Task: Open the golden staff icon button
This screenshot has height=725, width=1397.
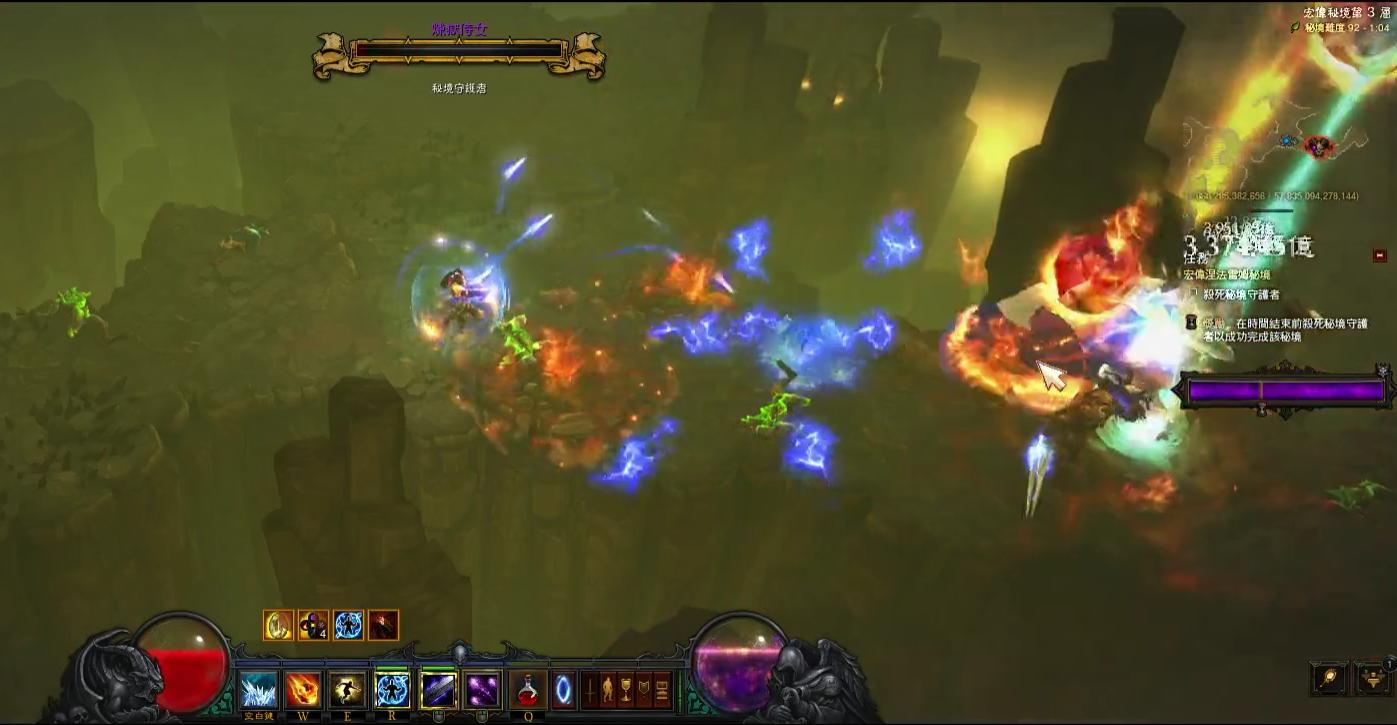Action: tap(1330, 678)
